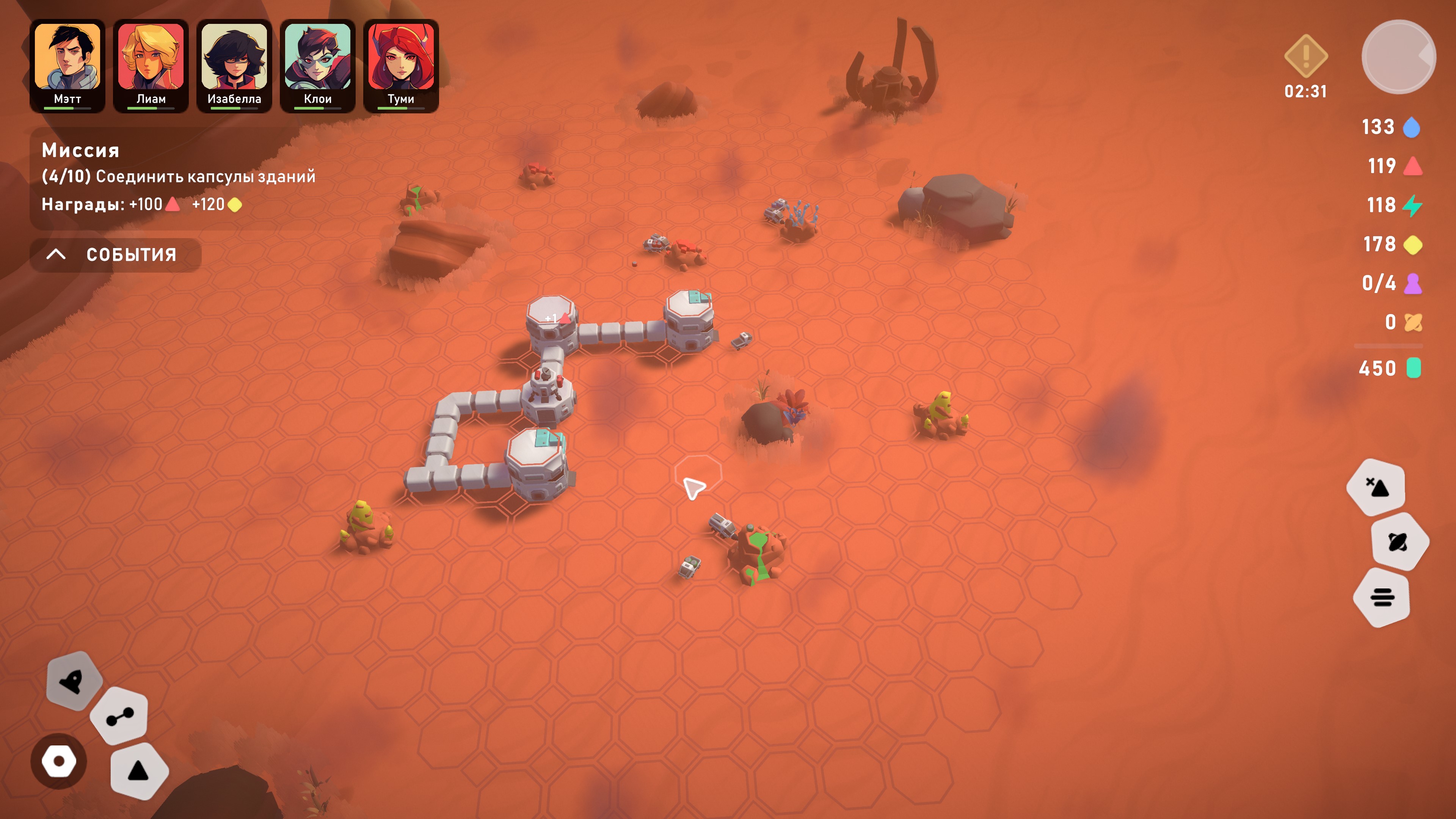The height and width of the screenshot is (819, 1456).
Task: Pick Туми's character portrait
Action: point(401,65)
